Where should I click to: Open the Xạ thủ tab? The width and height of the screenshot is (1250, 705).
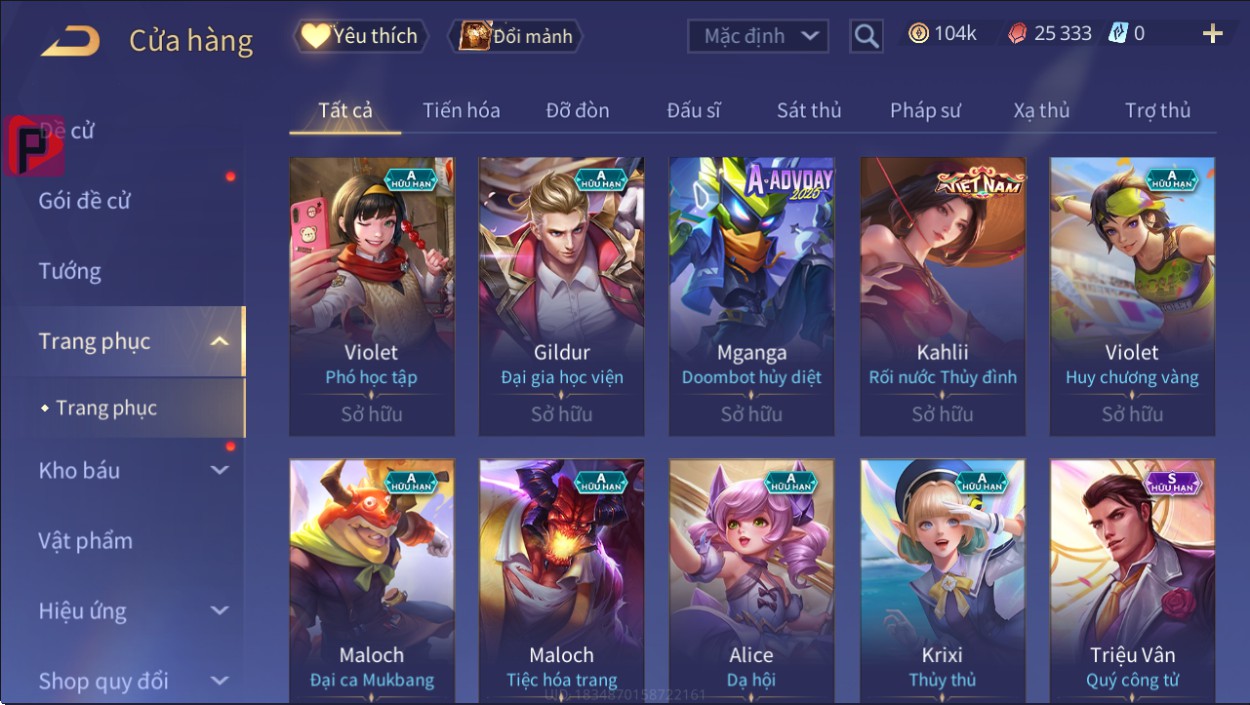(x=1041, y=111)
